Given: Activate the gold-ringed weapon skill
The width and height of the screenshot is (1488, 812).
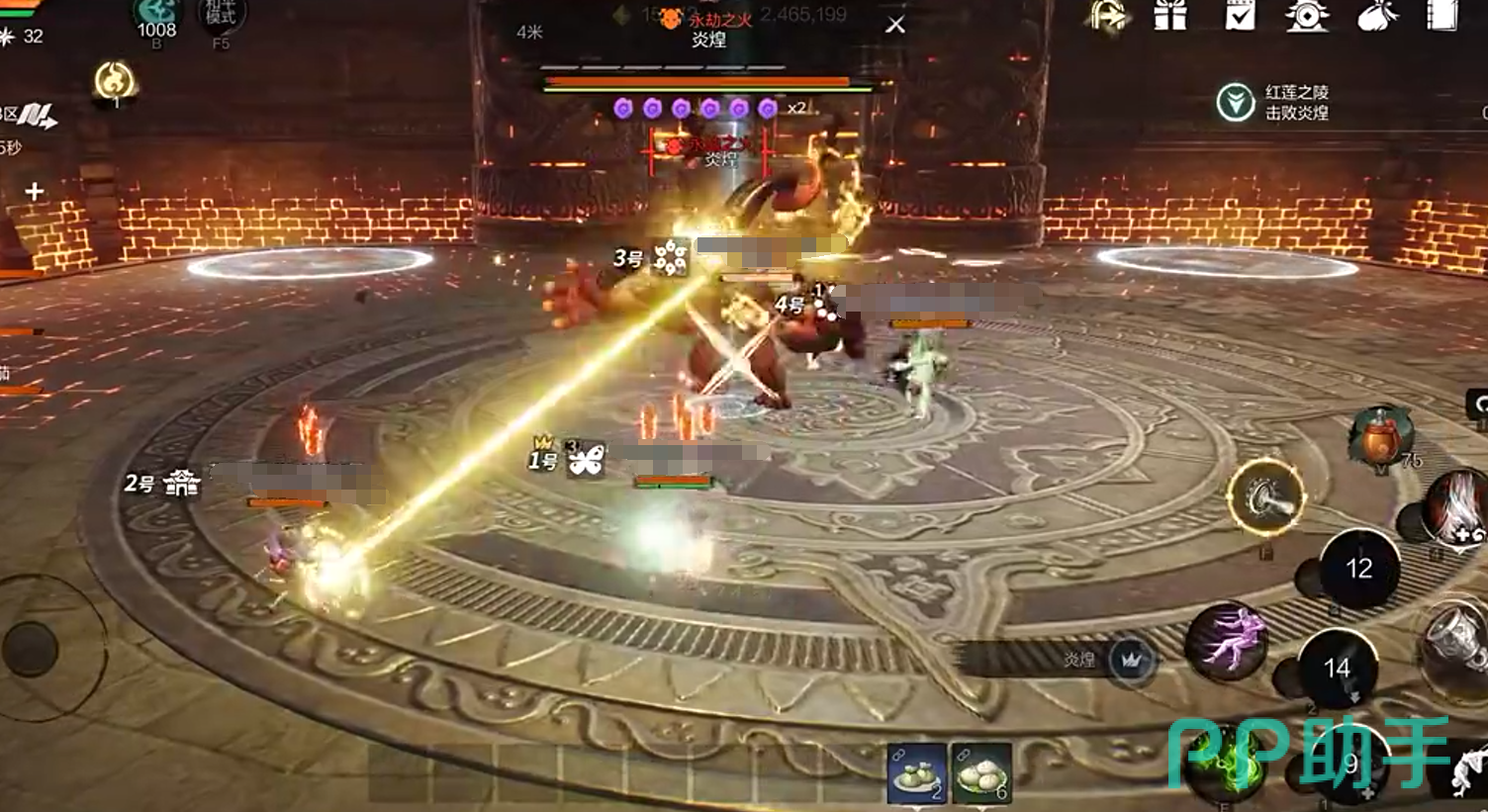Looking at the screenshot, I should (1266, 496).
